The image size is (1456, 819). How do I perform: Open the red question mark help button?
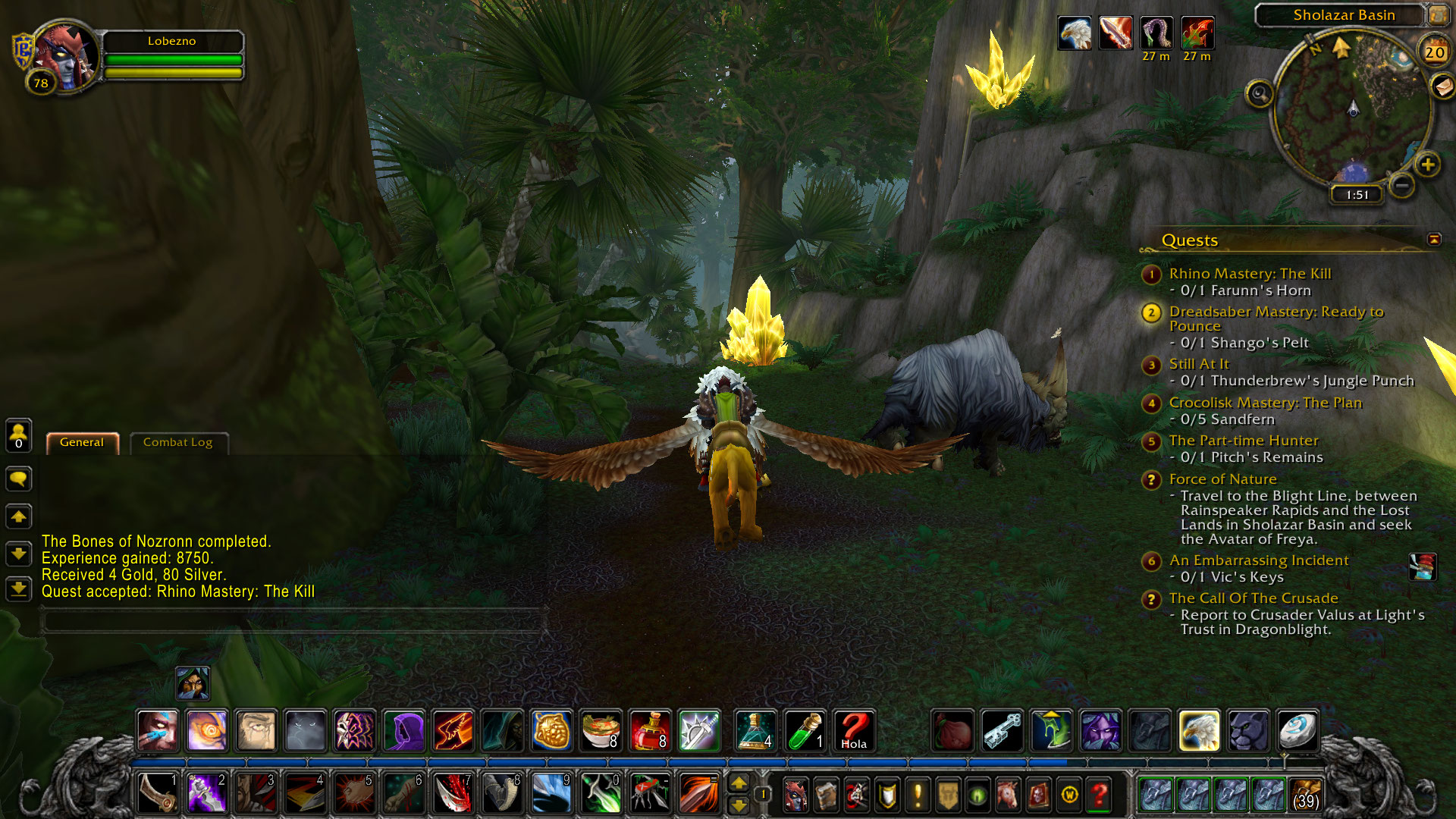1099,795
